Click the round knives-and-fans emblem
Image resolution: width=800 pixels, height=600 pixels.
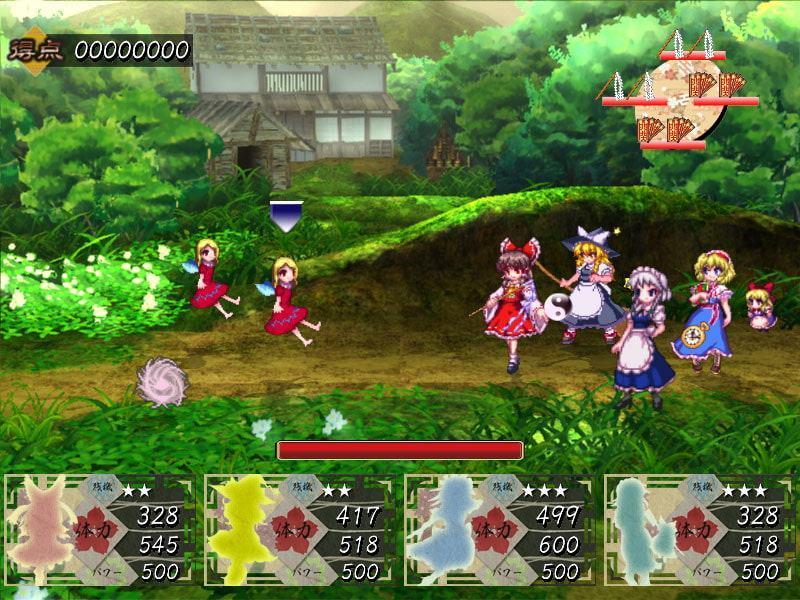pyautogui.click(x=676, y=98)
